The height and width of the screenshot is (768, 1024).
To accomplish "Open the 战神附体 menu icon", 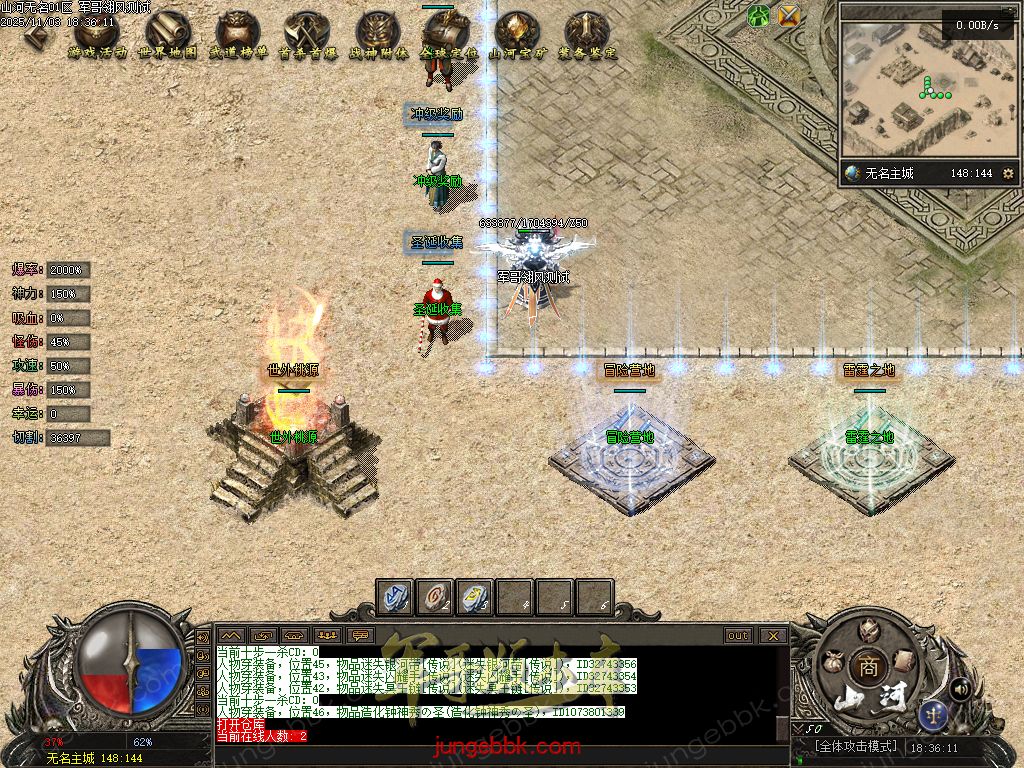I will [x=379, y=36].
